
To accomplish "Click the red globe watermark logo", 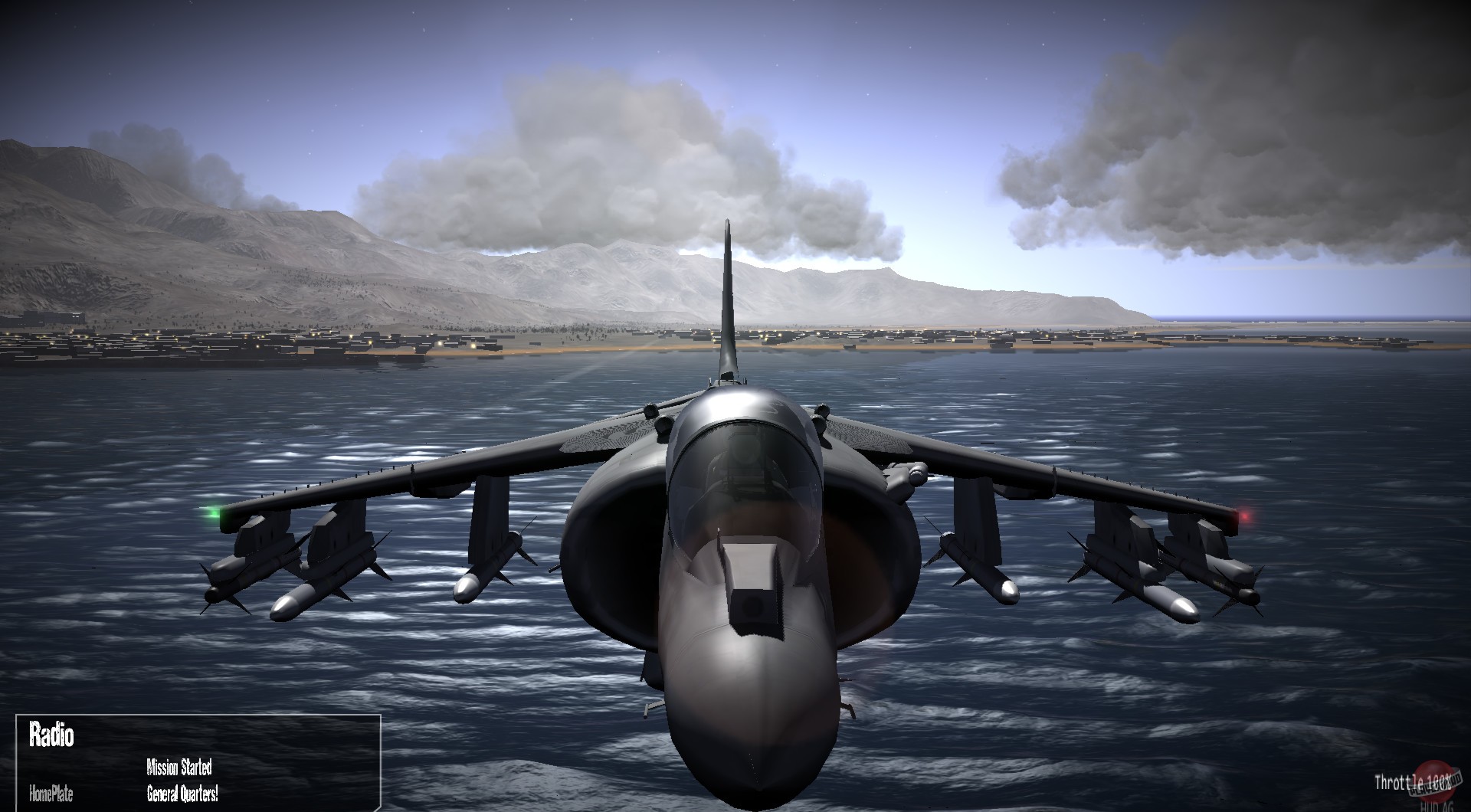I will [x=1434, y=781].
